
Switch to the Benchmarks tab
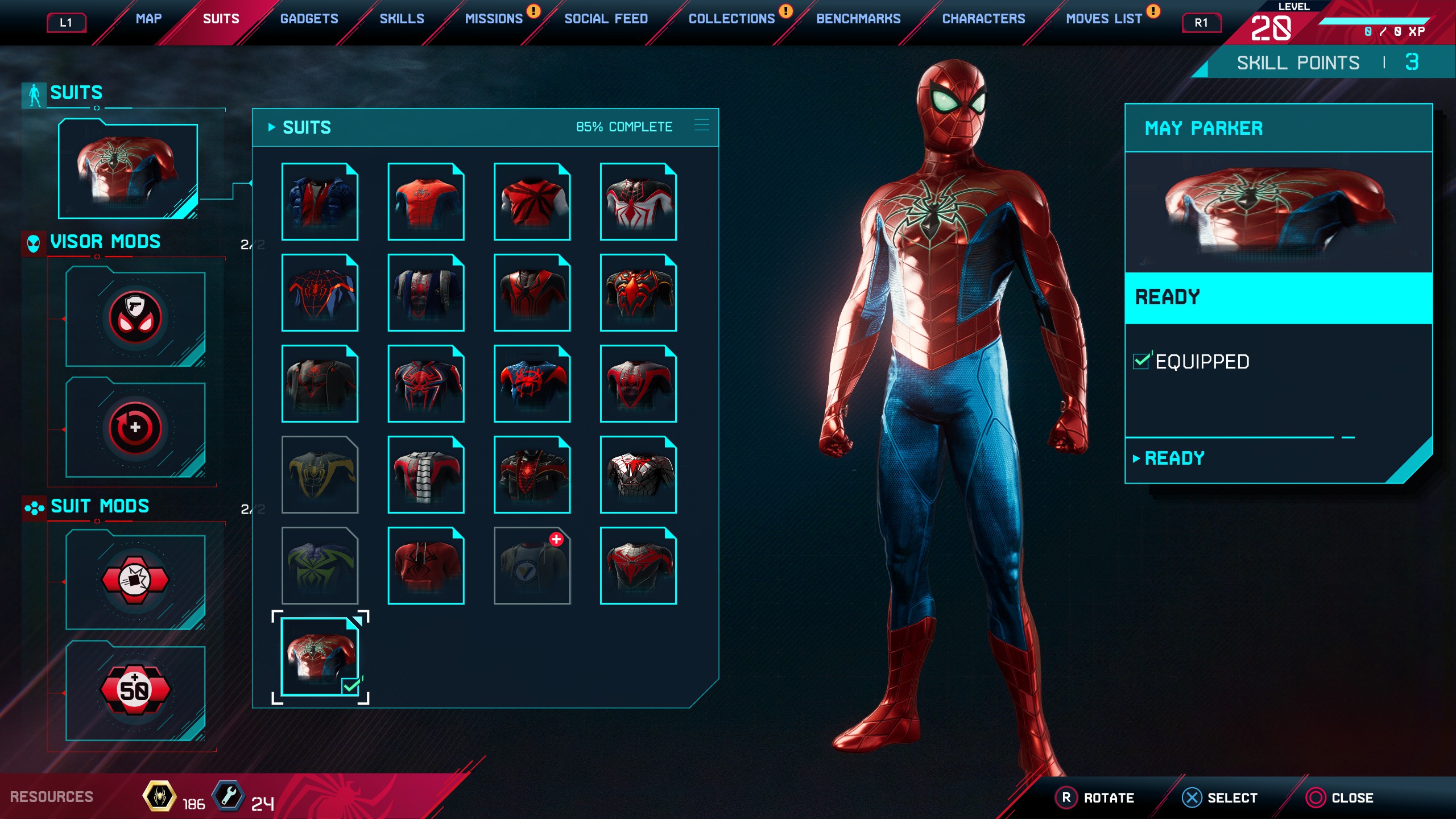pos(858,19)
